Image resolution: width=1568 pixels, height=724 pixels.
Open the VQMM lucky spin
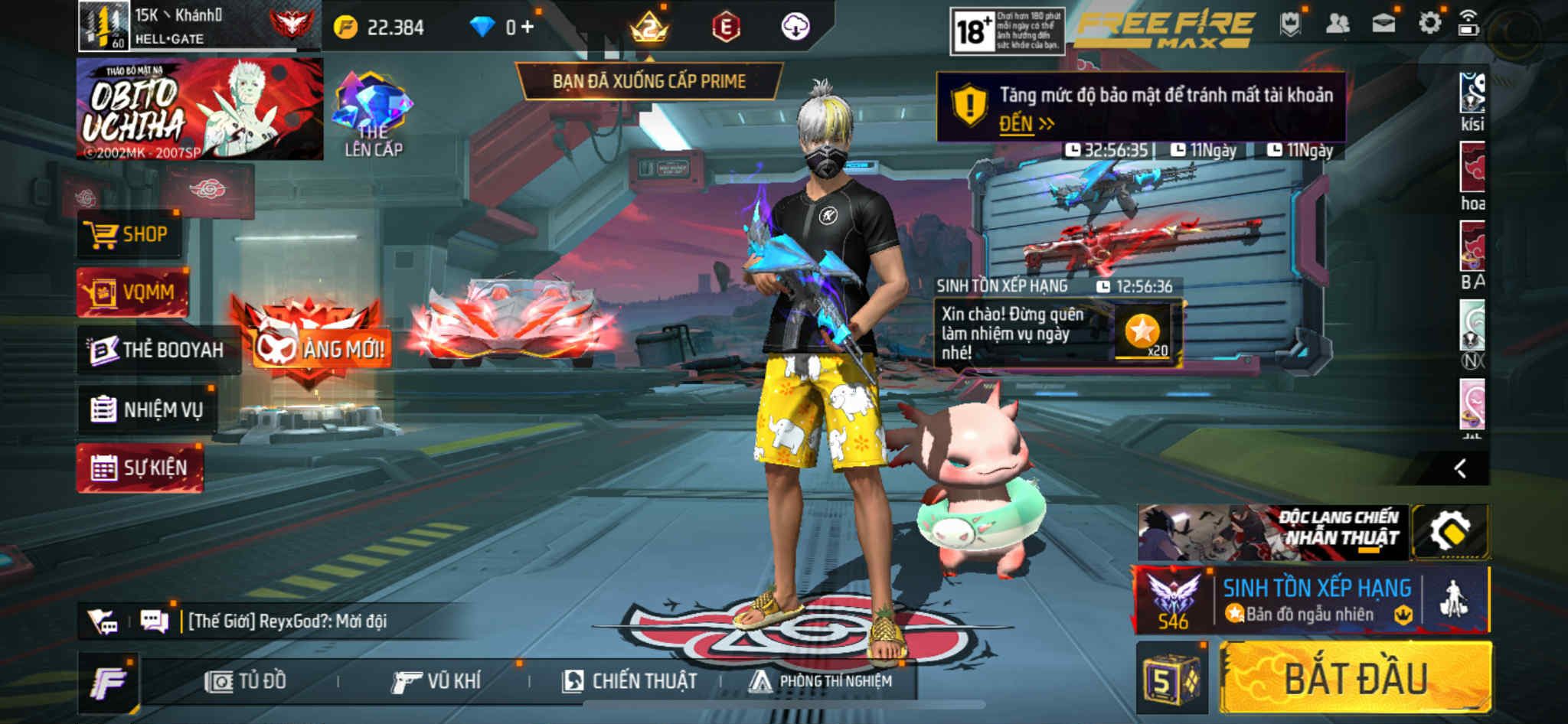point(132,292)
